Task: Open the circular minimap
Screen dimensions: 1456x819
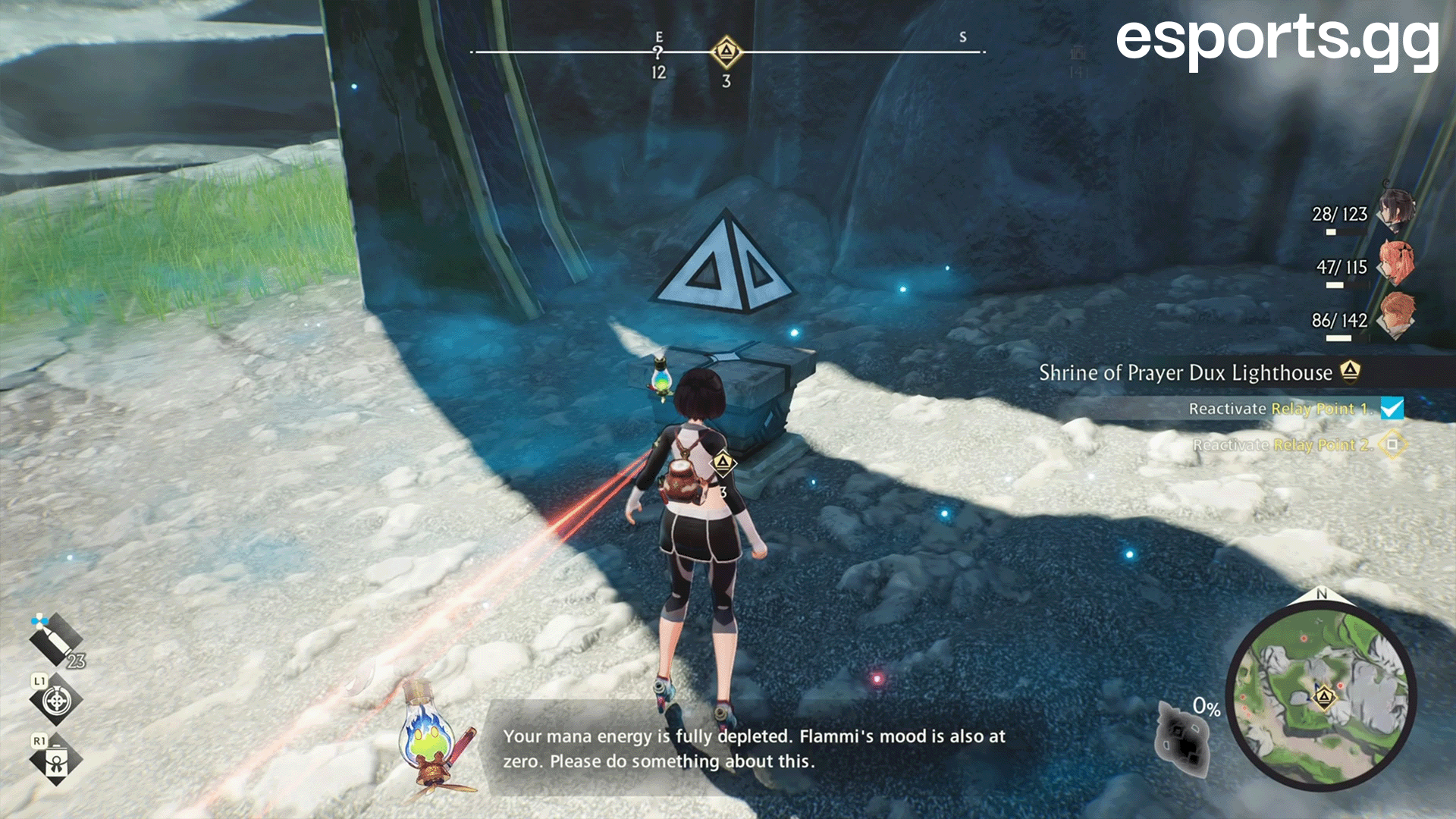Action: pyautogui.click(x=1321, y=693)
